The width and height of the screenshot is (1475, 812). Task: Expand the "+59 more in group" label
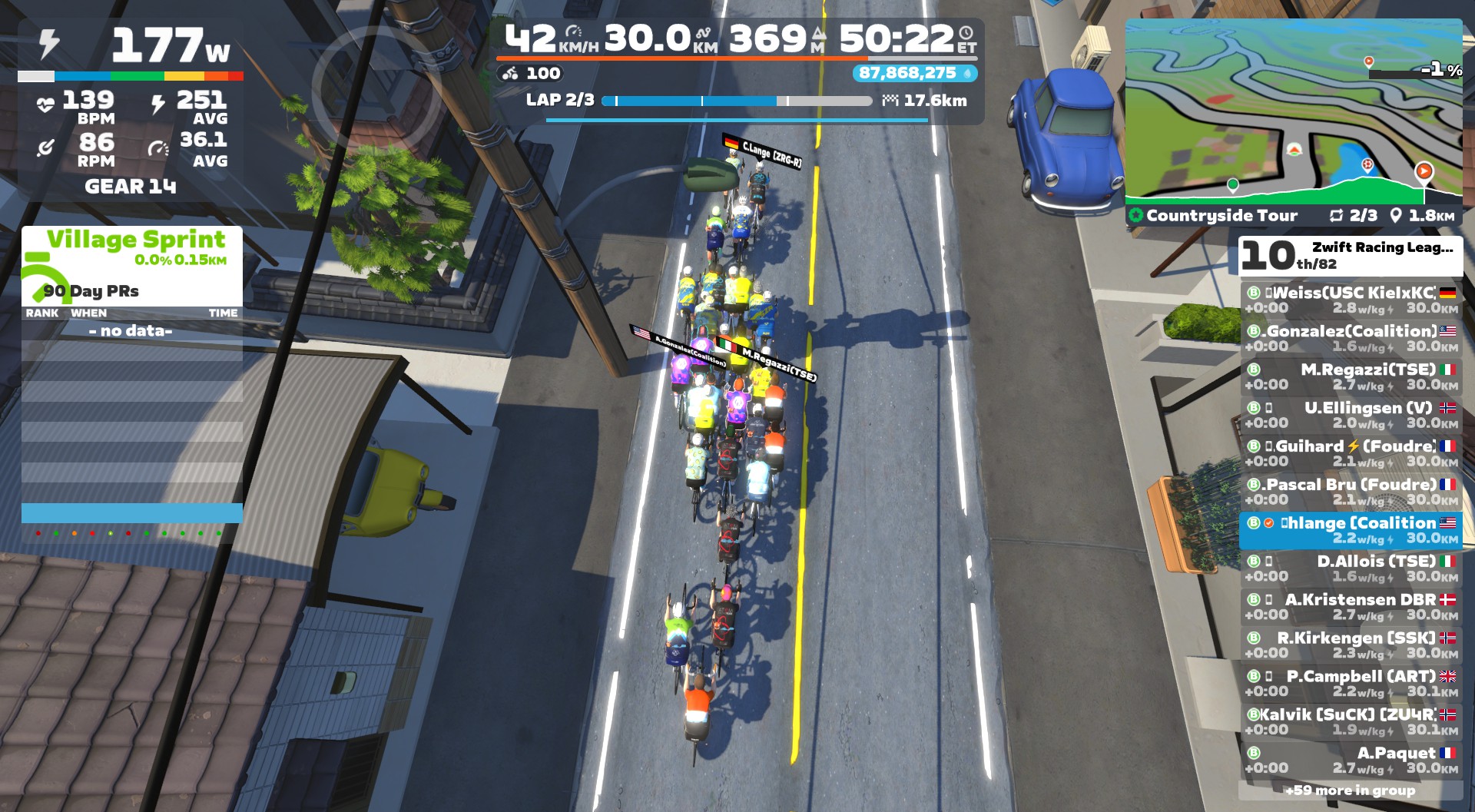point(1350,790)
